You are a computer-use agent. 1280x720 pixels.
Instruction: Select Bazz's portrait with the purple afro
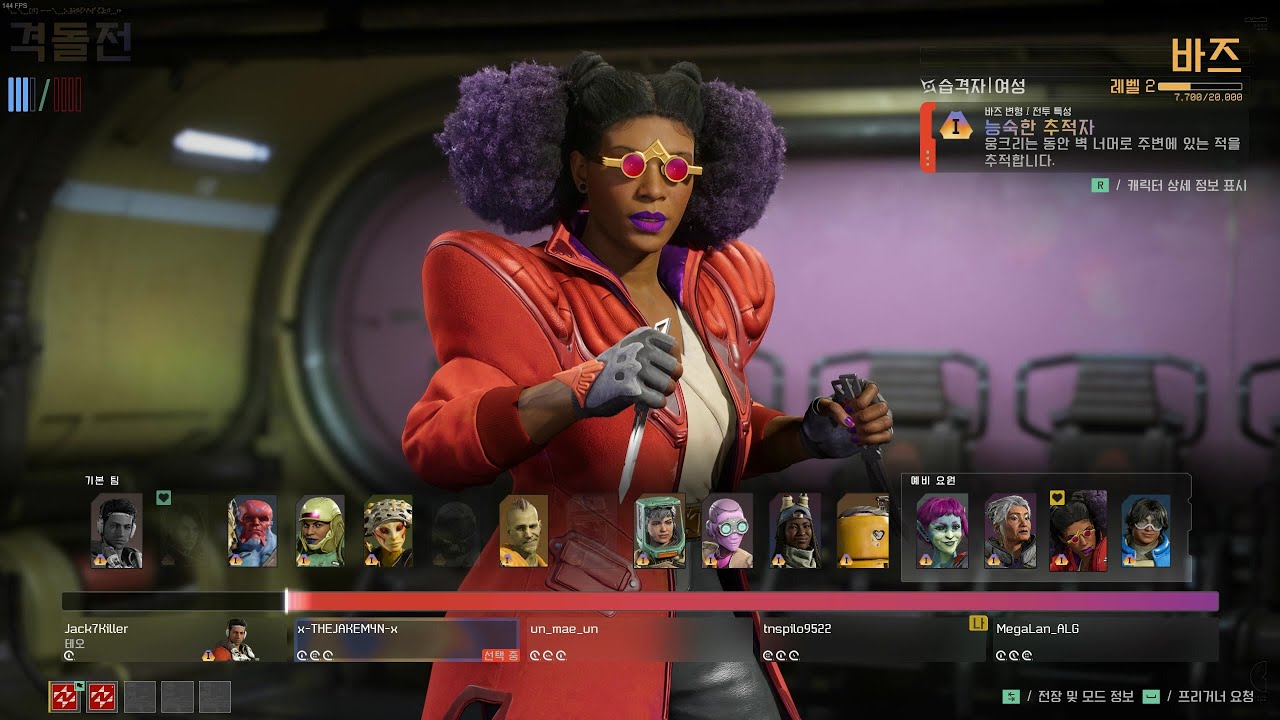1078,531
